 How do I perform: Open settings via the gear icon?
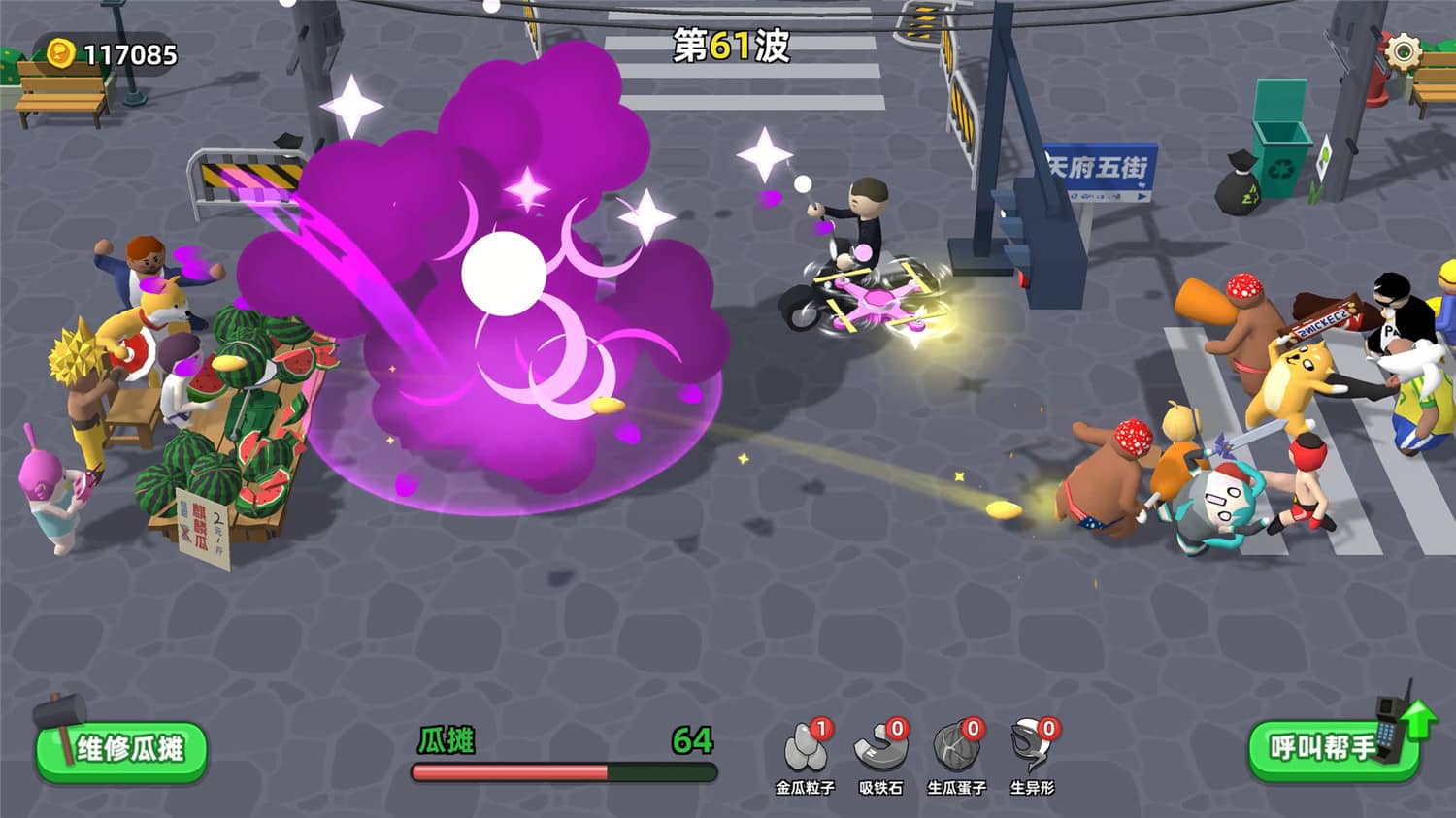(x=1403, y=50)
